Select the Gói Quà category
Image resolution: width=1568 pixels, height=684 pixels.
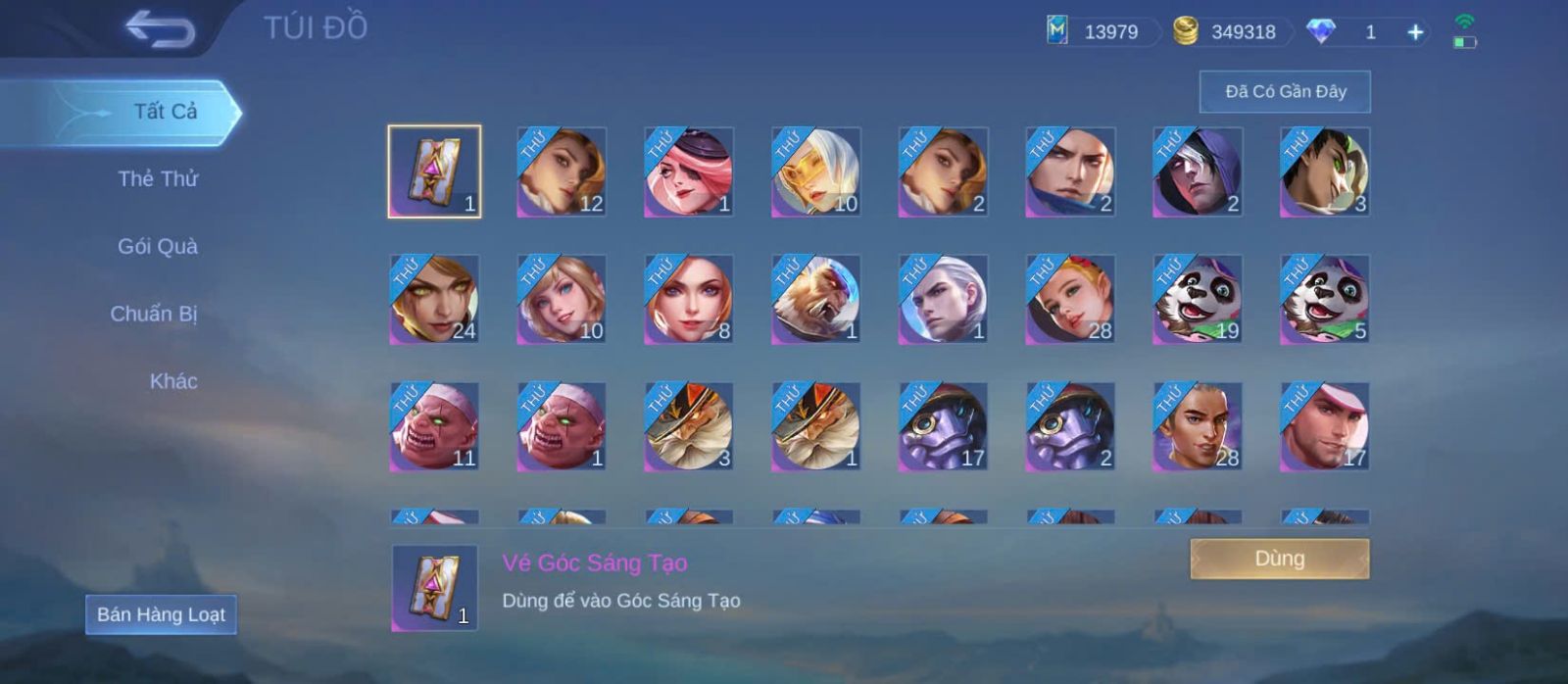(158, 247)
